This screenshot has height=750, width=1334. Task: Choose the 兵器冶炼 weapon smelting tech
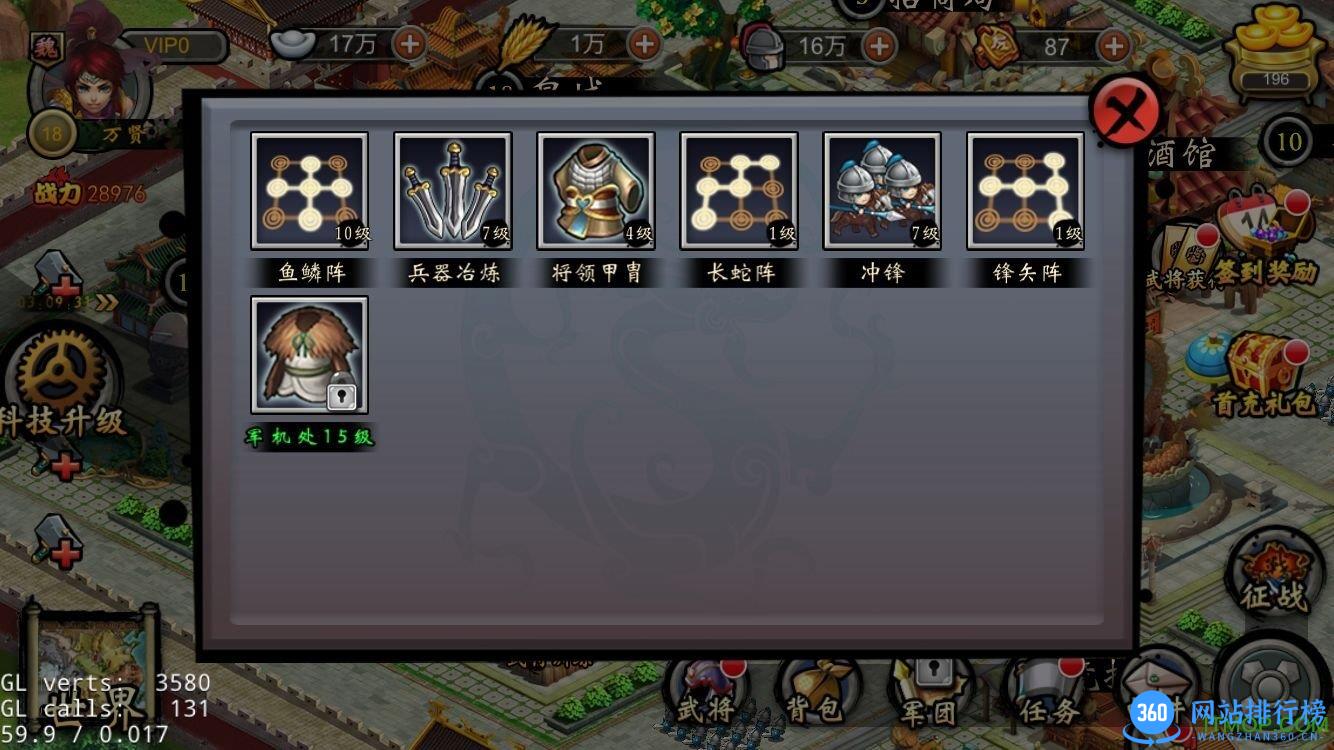click(x=452, y=191)
